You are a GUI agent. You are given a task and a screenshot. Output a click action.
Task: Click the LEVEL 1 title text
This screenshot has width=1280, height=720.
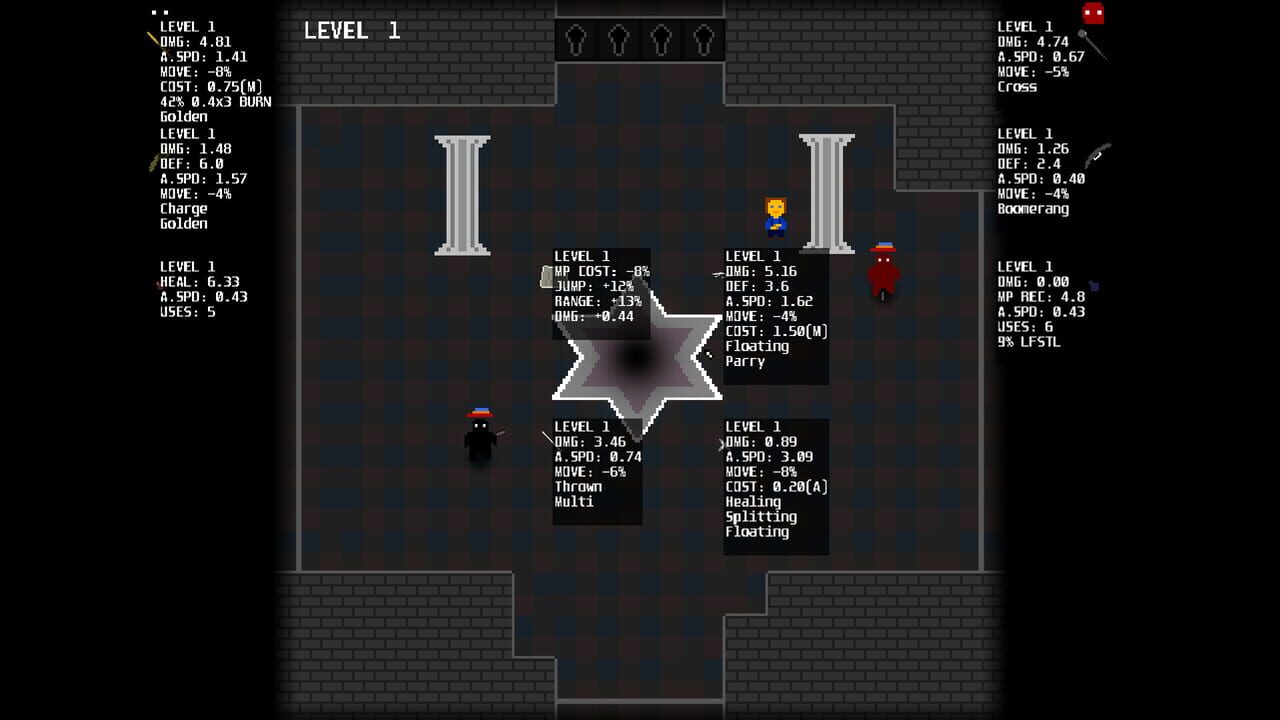coord(353,30)
